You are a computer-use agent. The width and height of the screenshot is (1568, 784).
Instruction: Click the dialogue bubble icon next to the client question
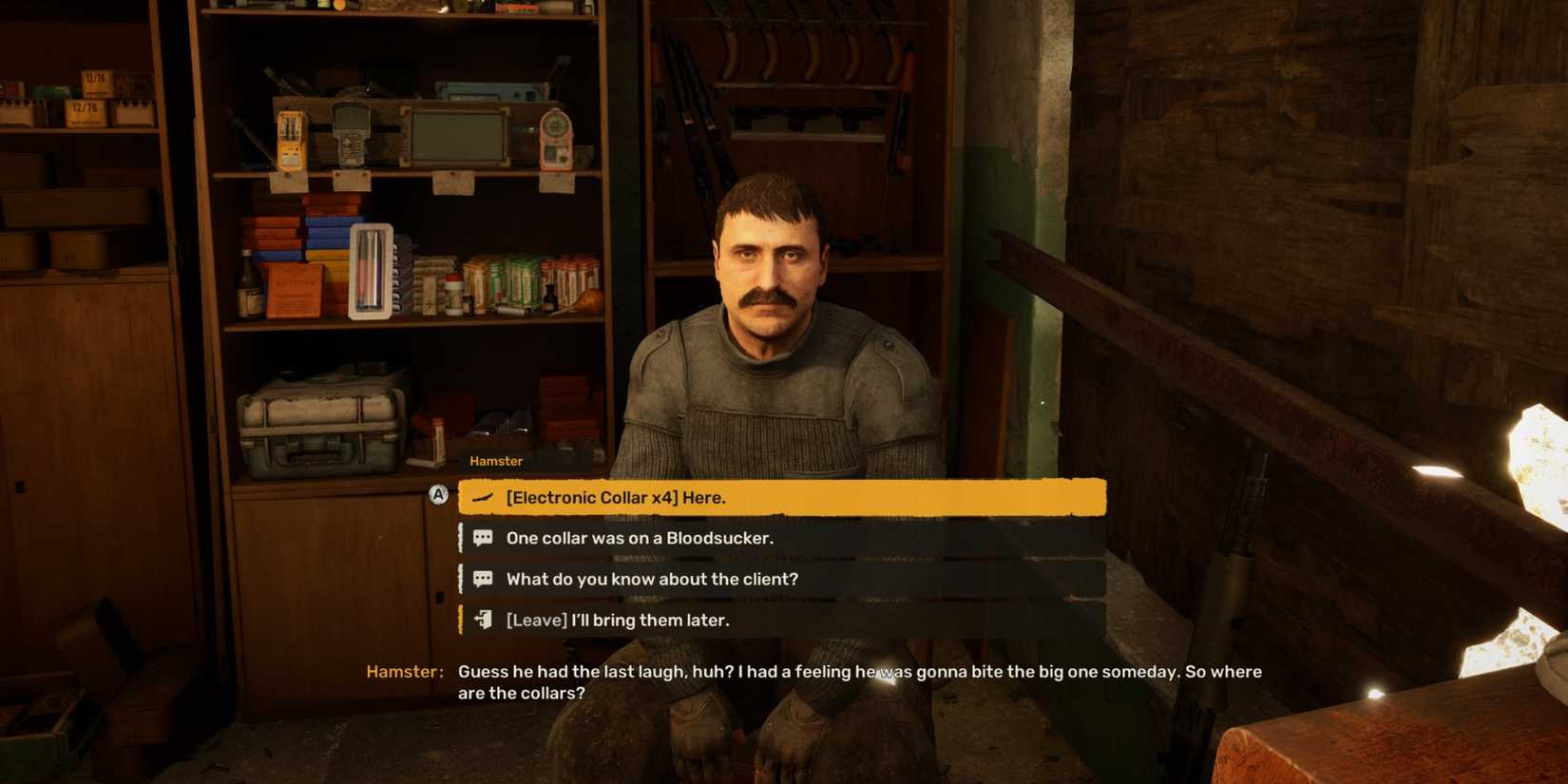pyautogui.click(x=482, y=578)
